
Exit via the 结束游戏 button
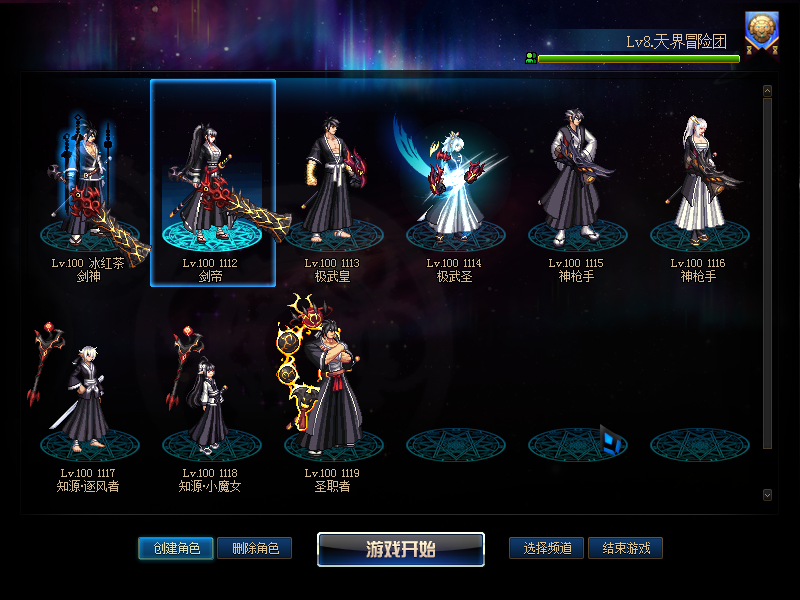(626, 548)
